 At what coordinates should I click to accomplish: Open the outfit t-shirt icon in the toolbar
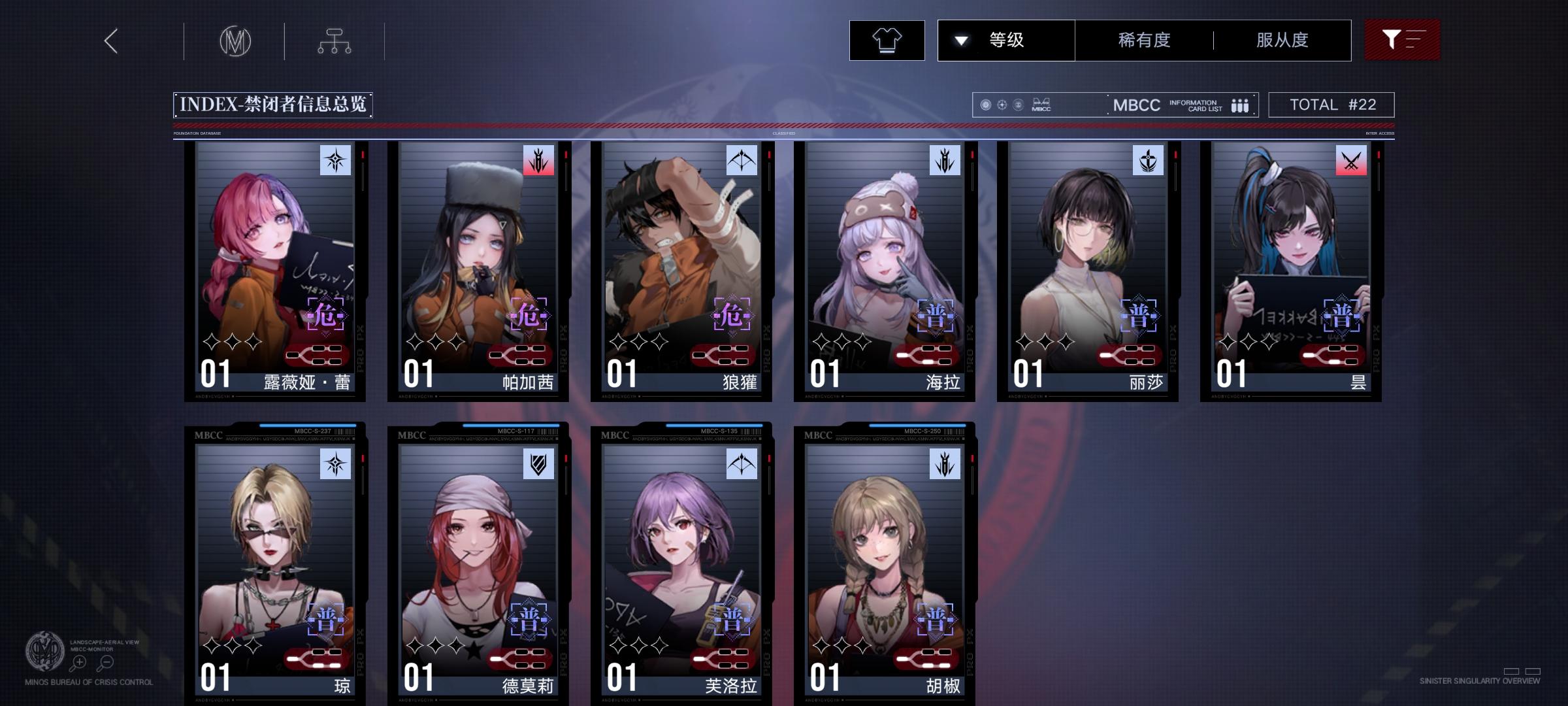coord(886,40)
